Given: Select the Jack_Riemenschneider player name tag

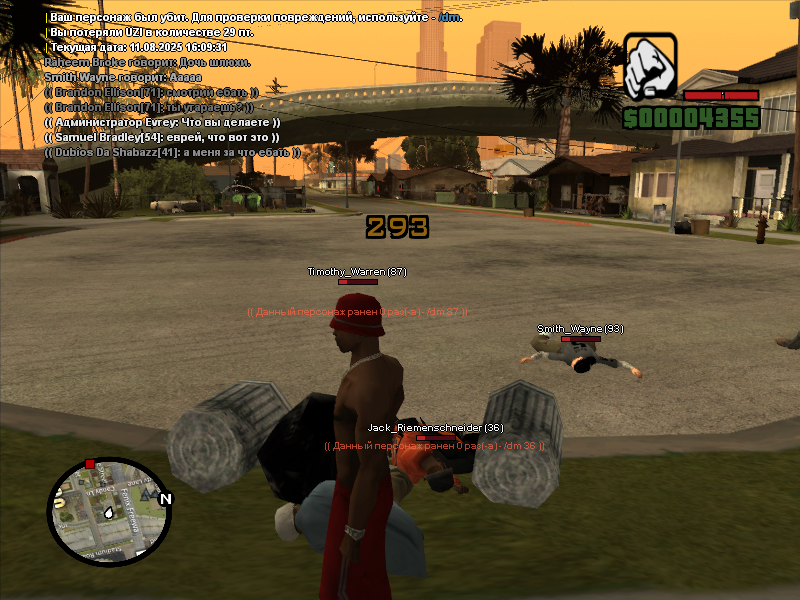Looking at the screenshot, I should [x=435, y=428].
